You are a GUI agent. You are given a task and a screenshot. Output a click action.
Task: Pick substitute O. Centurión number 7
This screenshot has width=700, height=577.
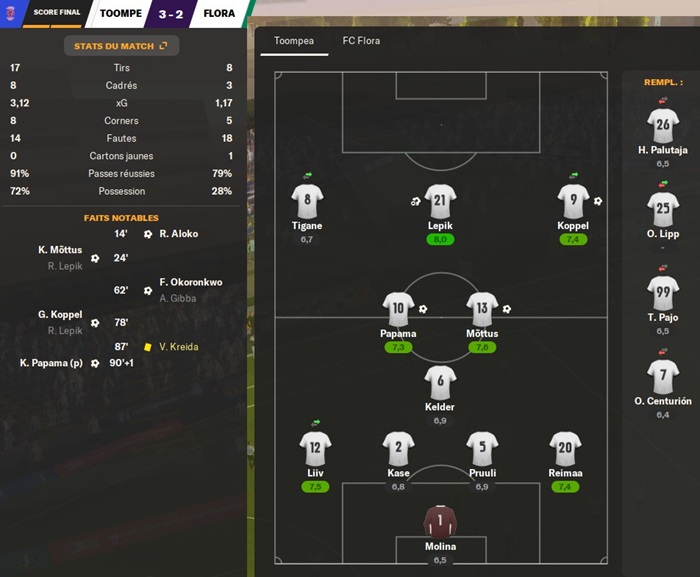663,378
